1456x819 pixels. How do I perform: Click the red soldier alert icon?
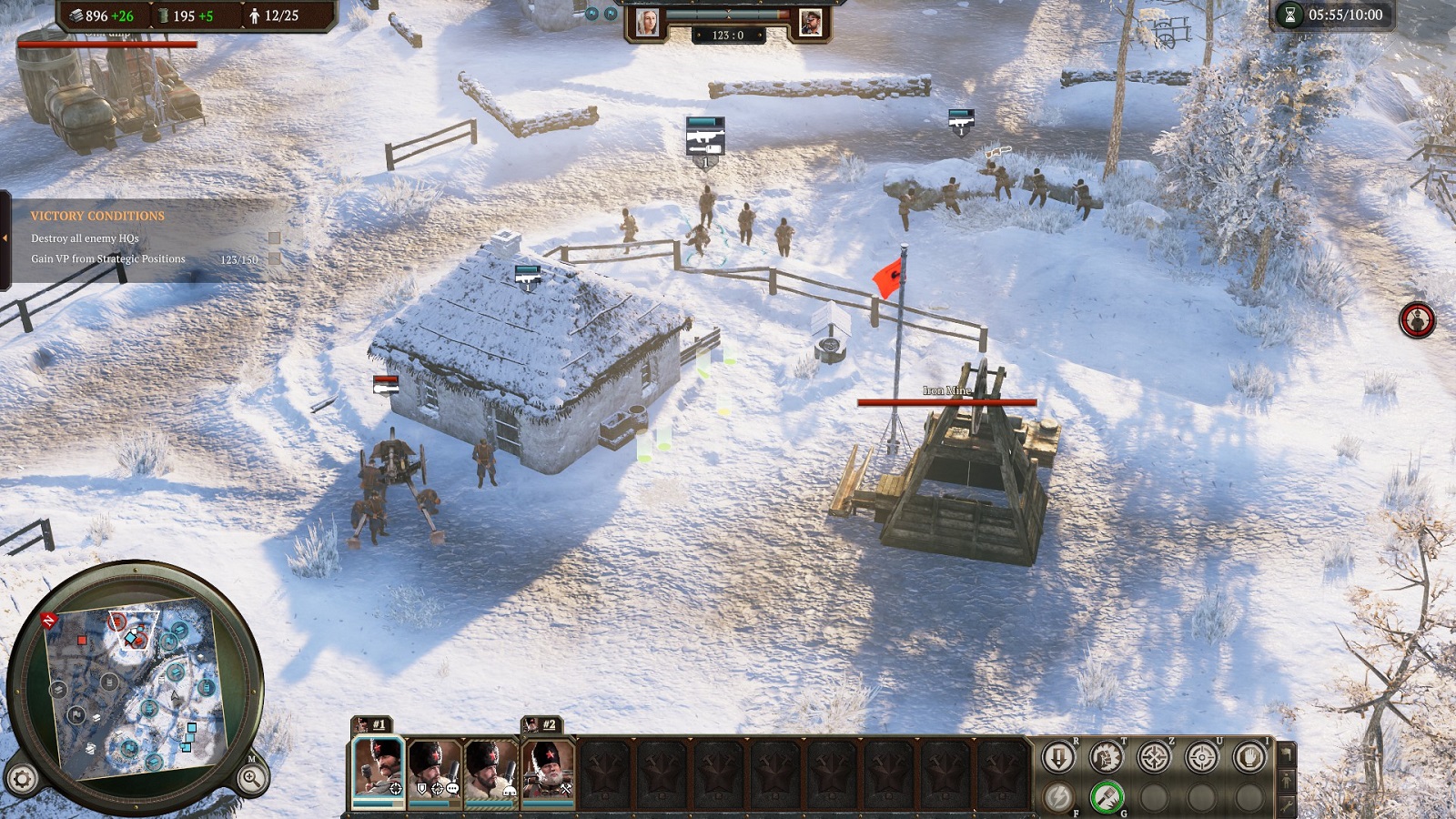[x=1417, y=320]
